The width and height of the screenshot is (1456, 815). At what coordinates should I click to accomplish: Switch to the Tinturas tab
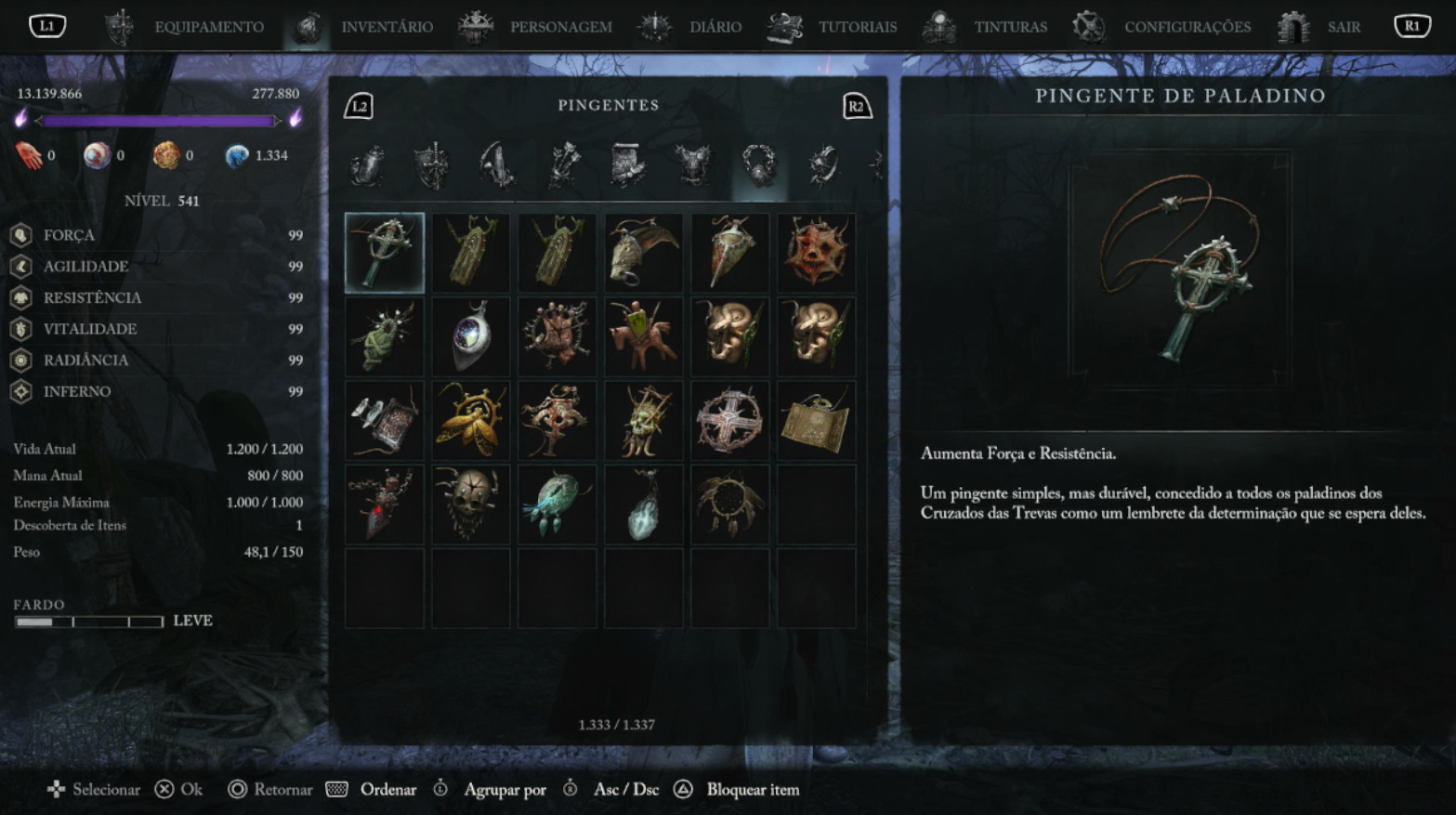[1009, 27]
